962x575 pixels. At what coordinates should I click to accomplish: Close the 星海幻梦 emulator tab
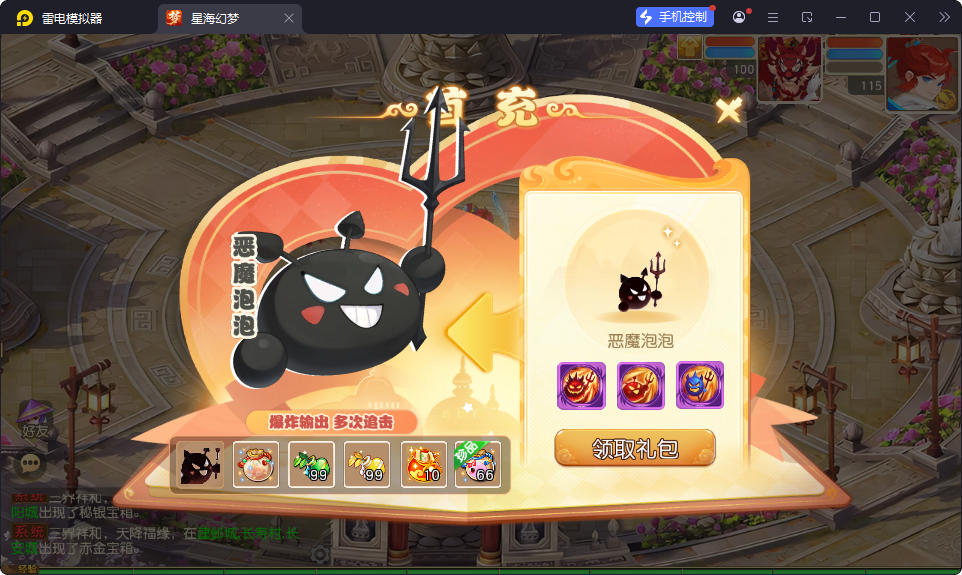click(289, 18)
